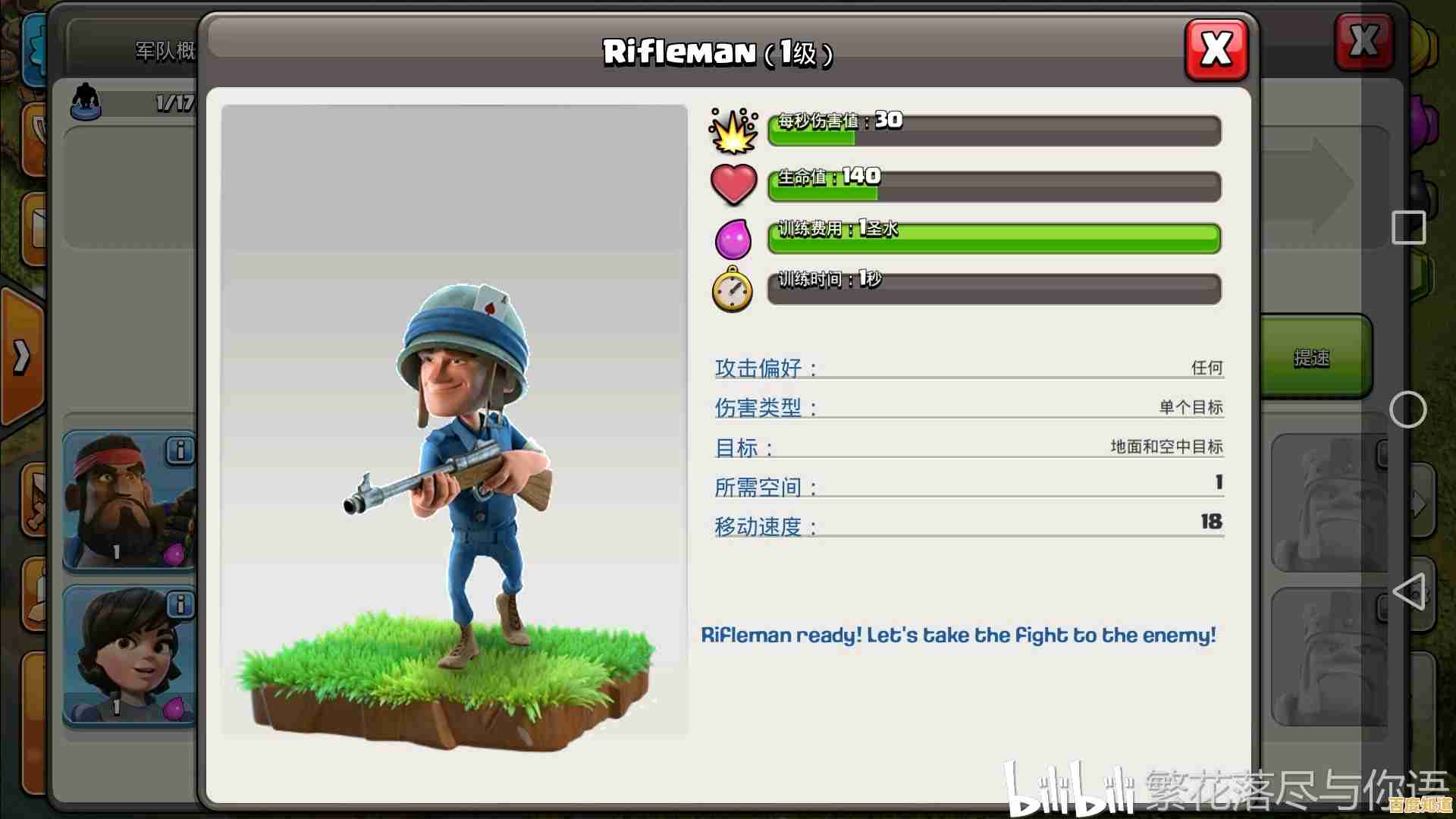The height and width of the screenshot is (819, 1456).
Task: Tap the Android home circle button
Action: (1407, 410)
